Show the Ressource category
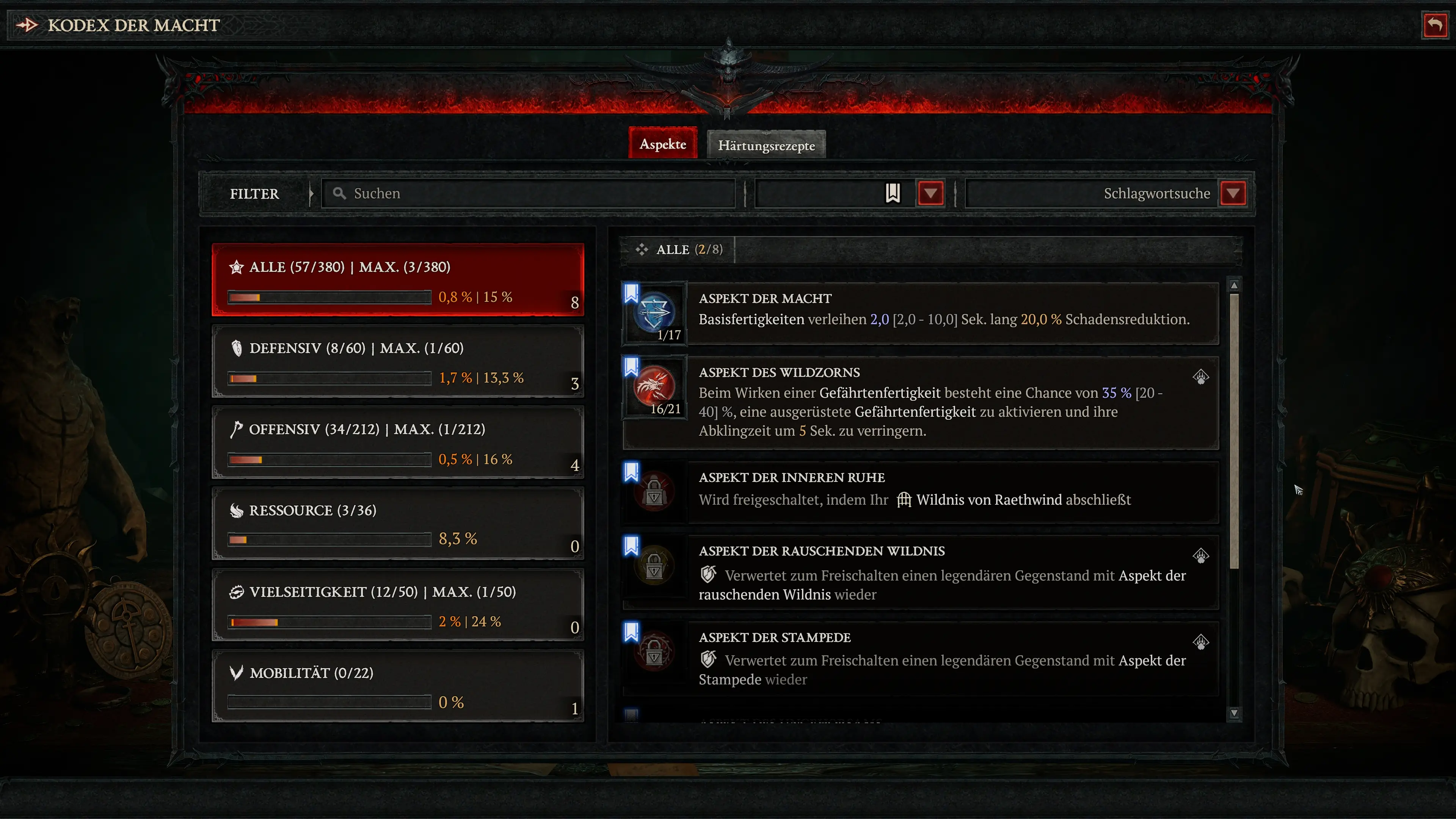 [397, 523]
